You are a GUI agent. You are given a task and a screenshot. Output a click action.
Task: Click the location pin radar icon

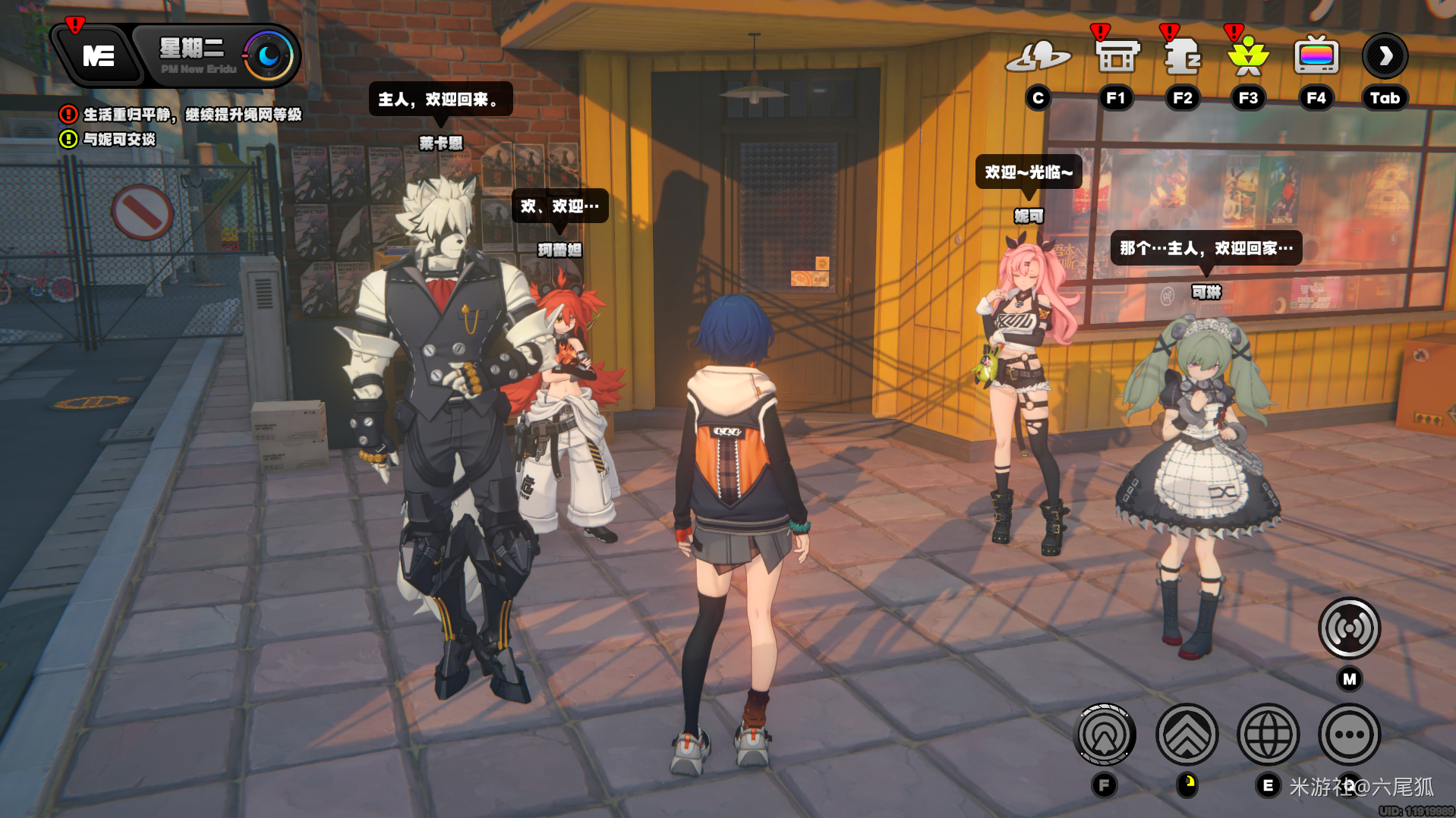coord(1105,734)
